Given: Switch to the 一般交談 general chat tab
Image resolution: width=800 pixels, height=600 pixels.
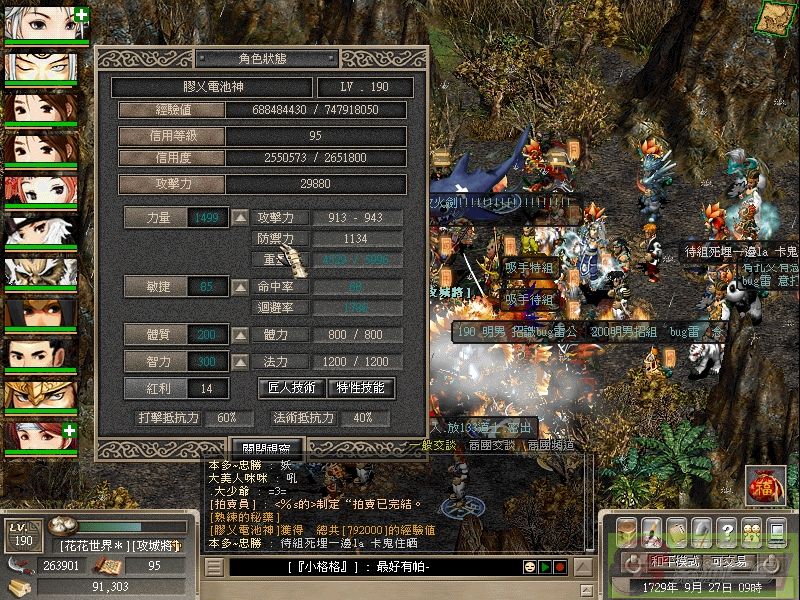Looking at the screenshot, I should [432, 445].
